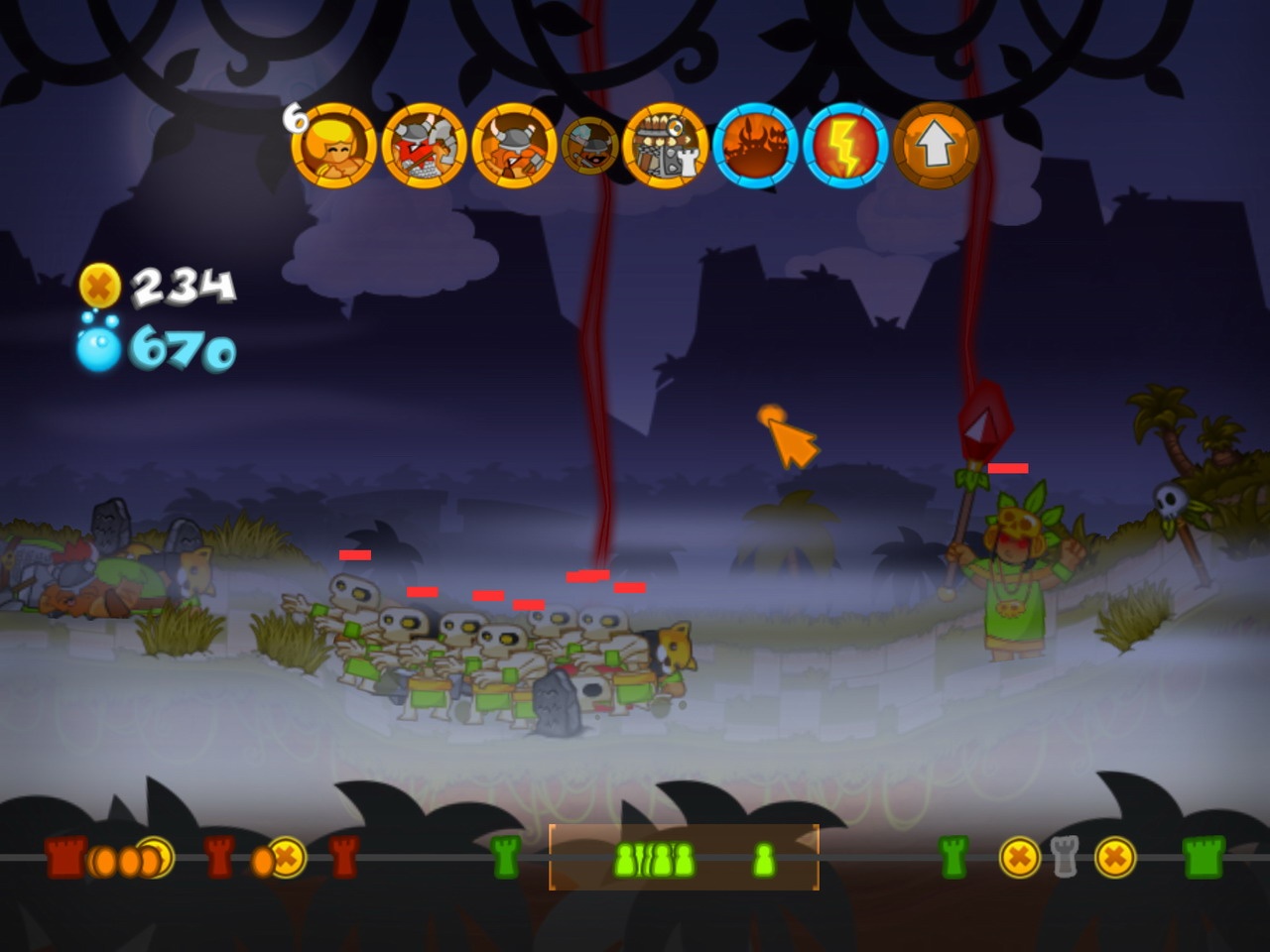
Task: Train a berserker from the toolbar
Action: [x=422, y=147]
